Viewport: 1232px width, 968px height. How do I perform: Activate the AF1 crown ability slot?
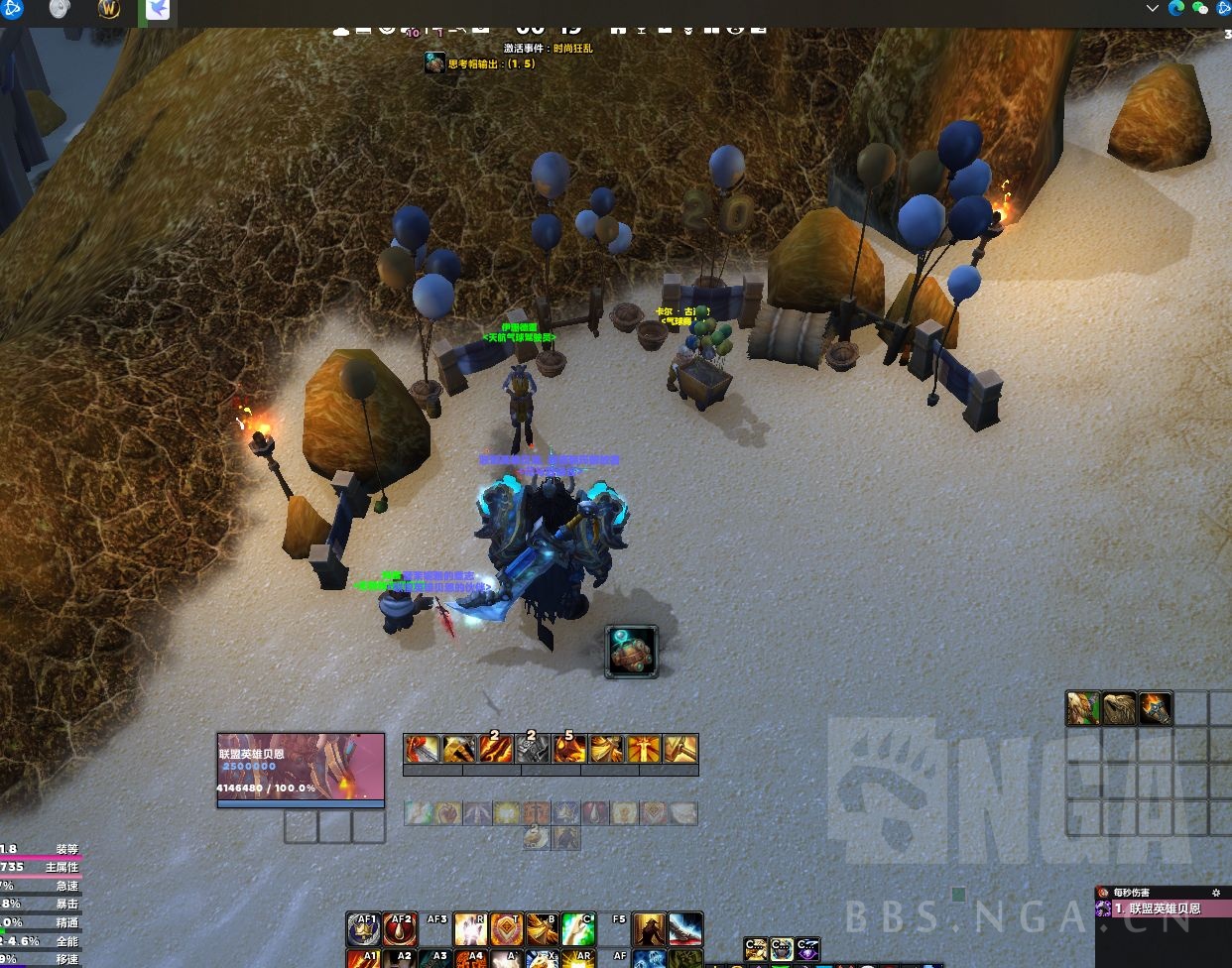tap(364, 928)
